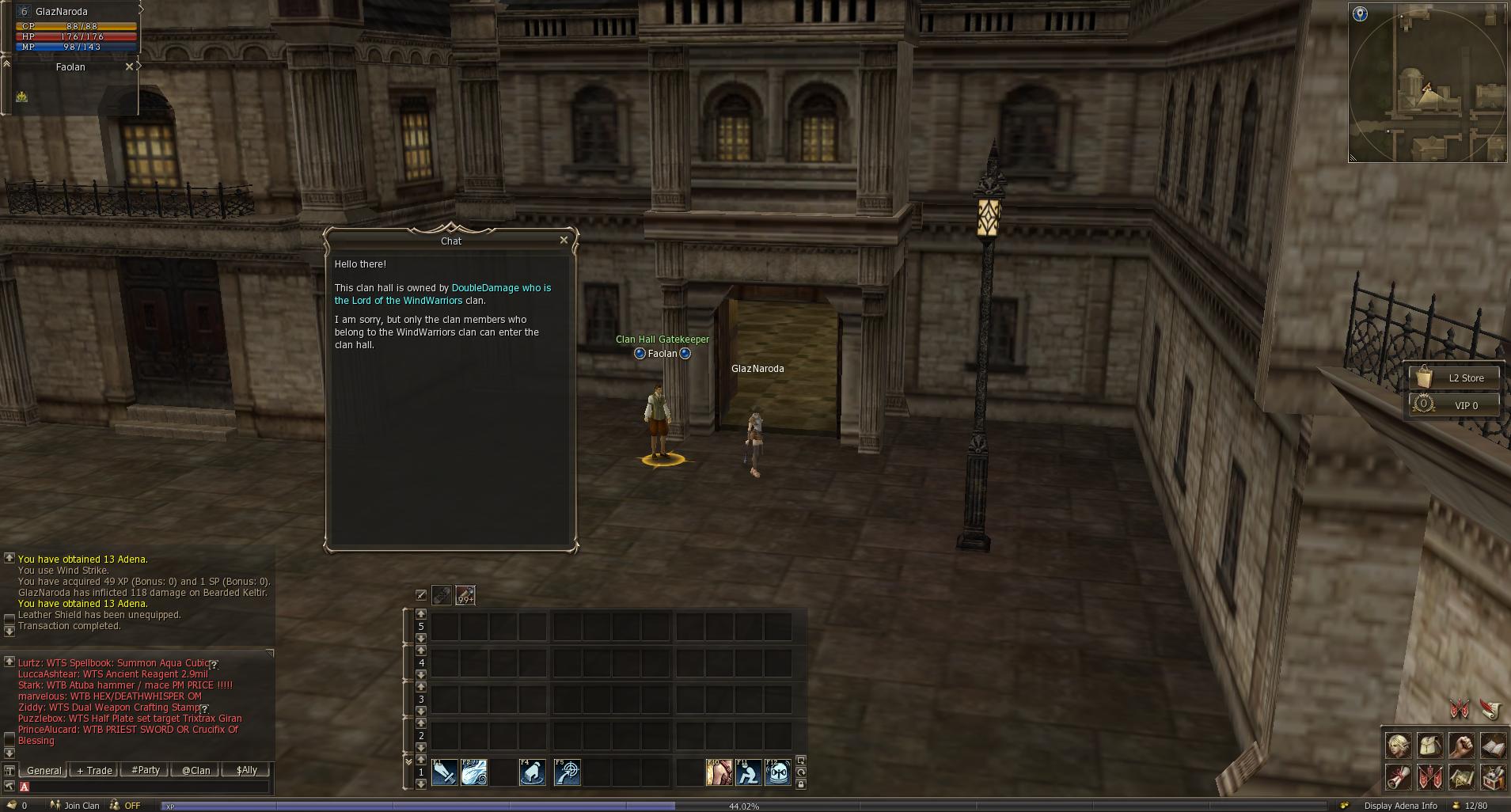Switch to the @Clan chat tab
The height and width of the screenshot is (812, 1511).
[x=196, y=770]
